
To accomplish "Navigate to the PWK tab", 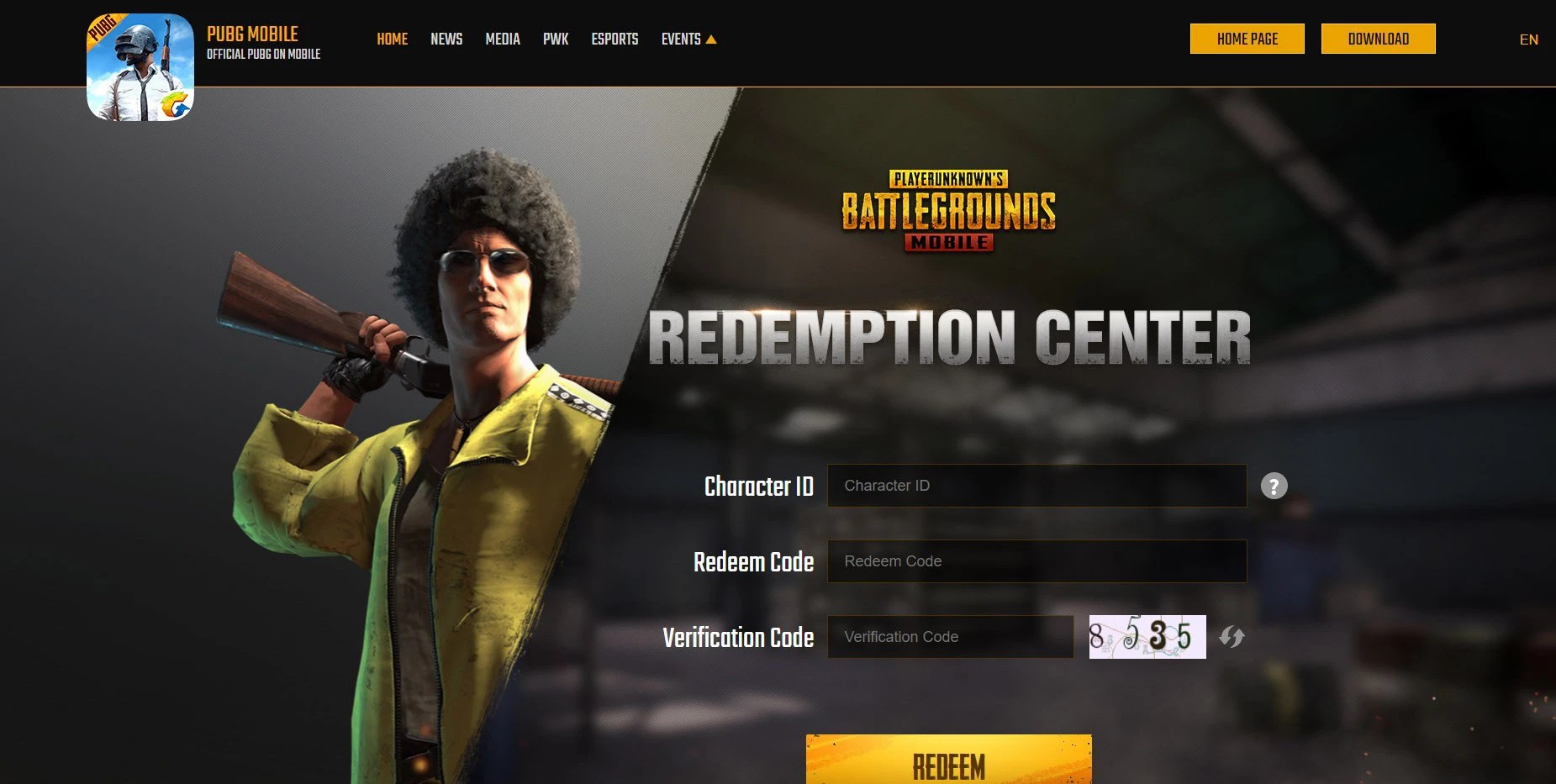I will click(x=556, y=39).
